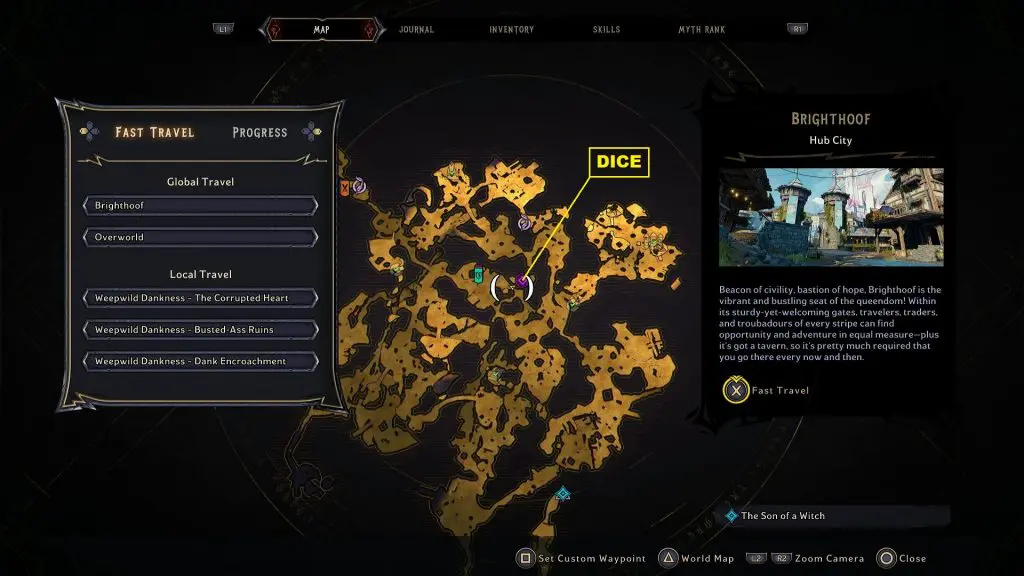Screen dimensions: 1024x576
Task: Choose Brighthoof fast travel destination
Action: coord(200,206)
